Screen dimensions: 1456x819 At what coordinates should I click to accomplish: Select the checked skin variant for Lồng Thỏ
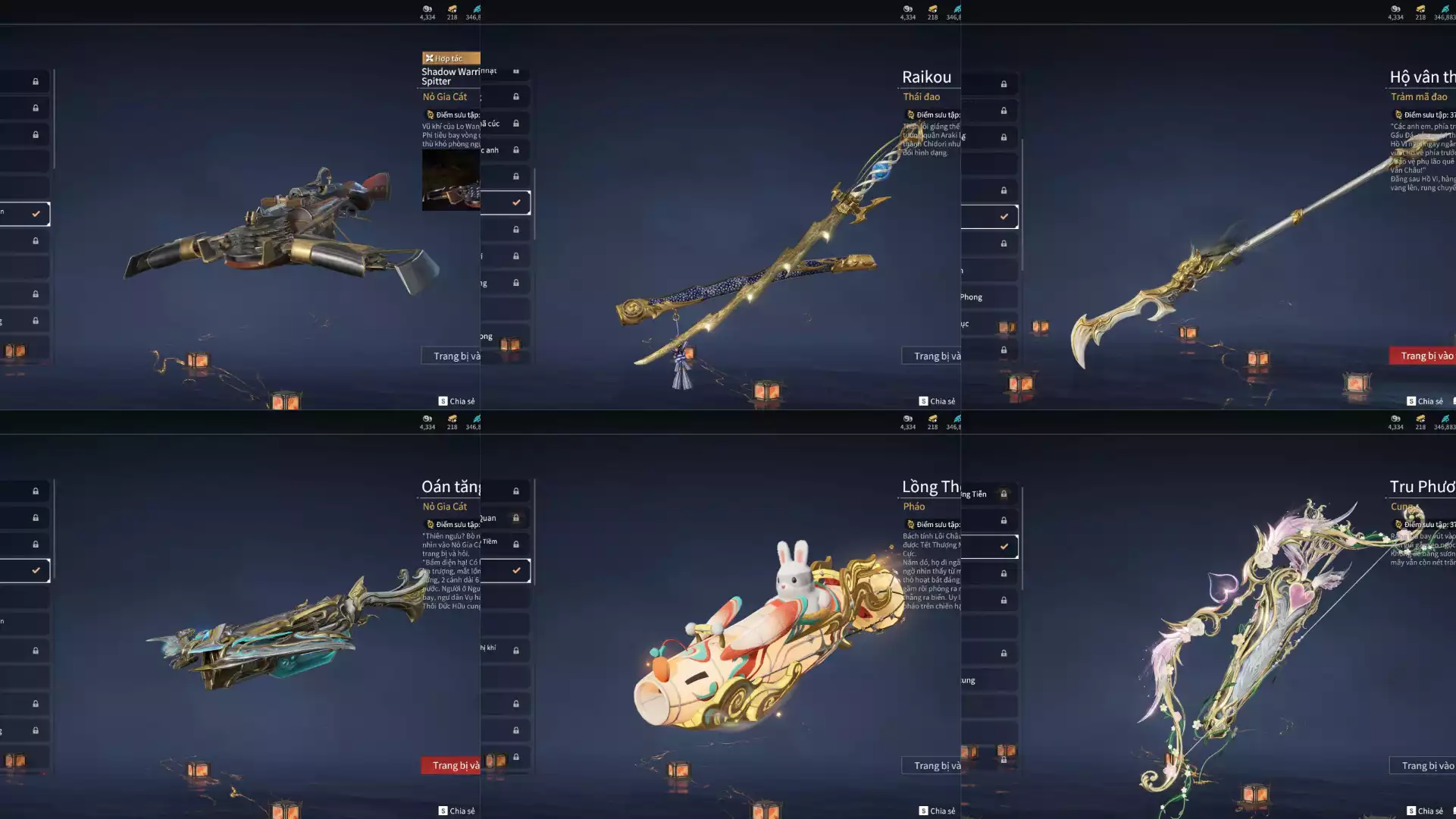tap(1005, 546)
